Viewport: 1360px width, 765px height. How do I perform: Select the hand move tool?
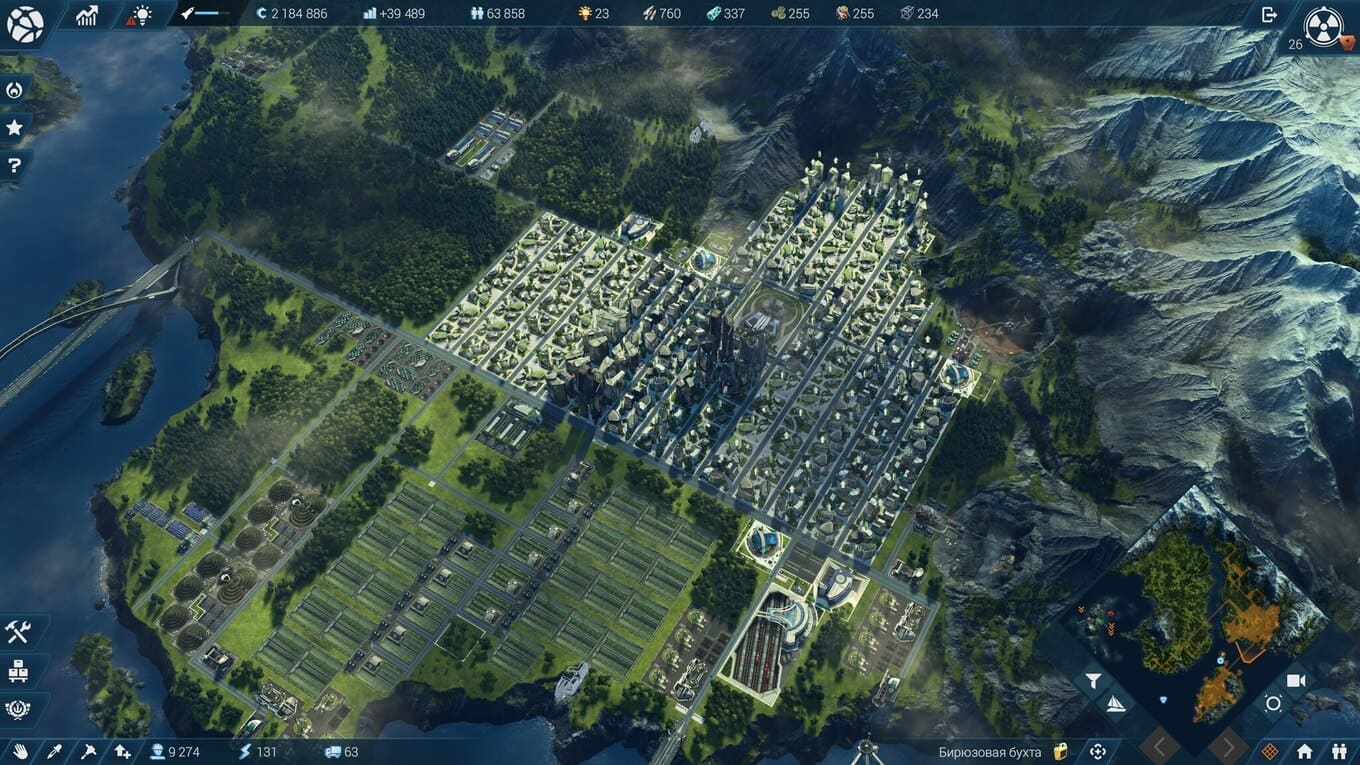21,751
